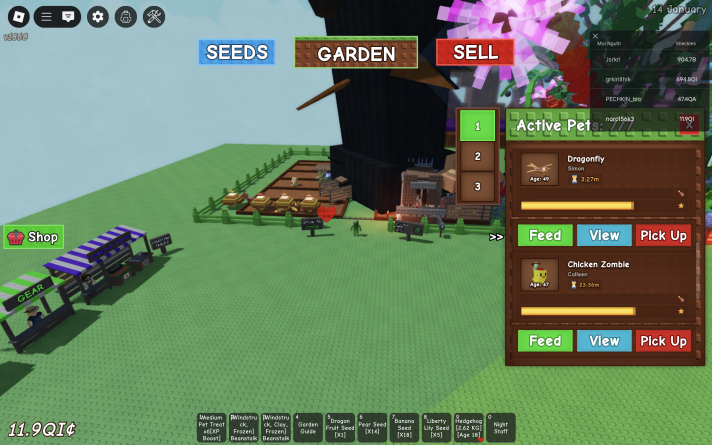Open the Seeds teleport button
Viewport: 712px width, 445px height.
tap(236, 52)
